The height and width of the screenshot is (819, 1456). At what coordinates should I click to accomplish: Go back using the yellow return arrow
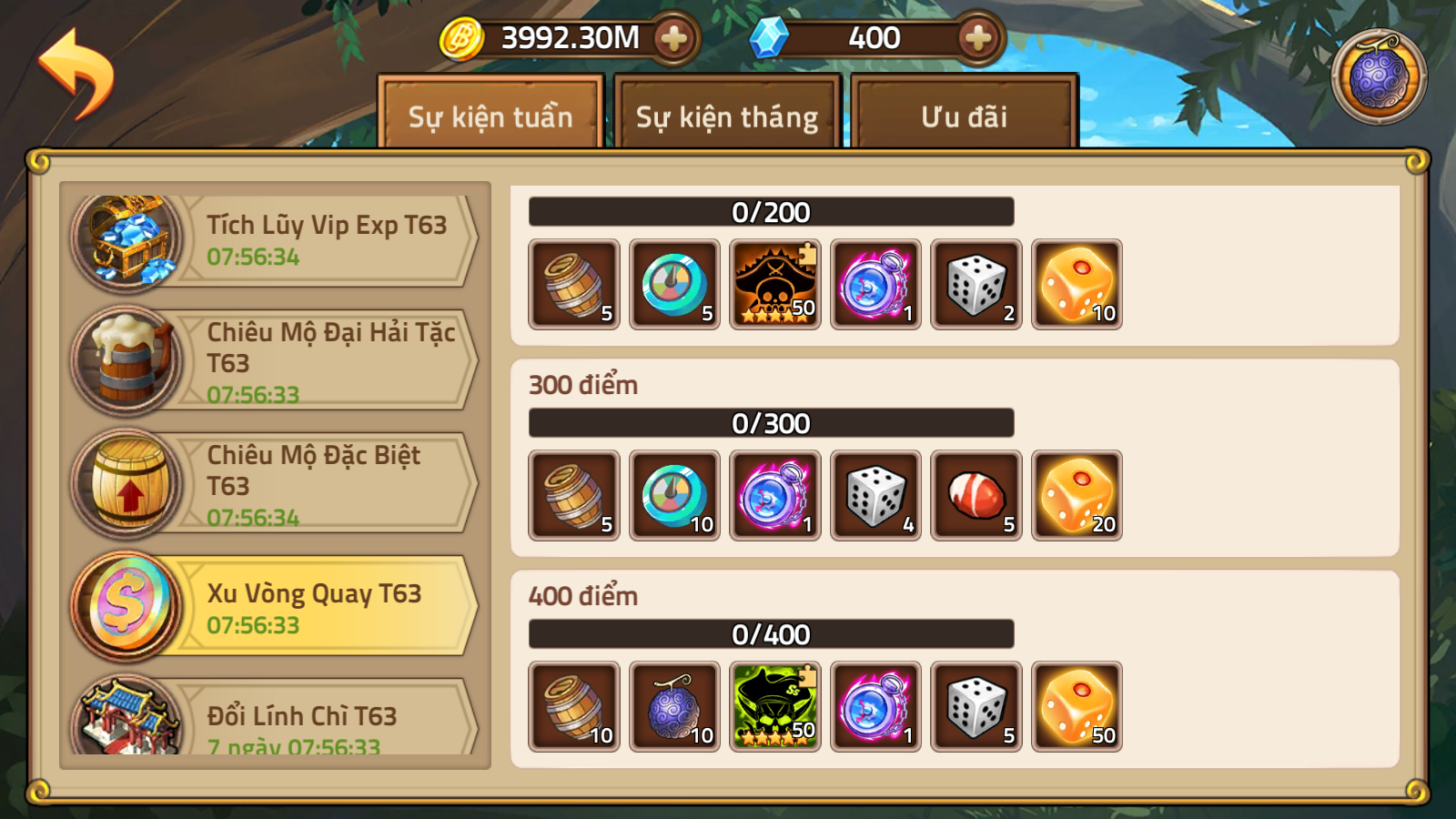click(76, 73)
